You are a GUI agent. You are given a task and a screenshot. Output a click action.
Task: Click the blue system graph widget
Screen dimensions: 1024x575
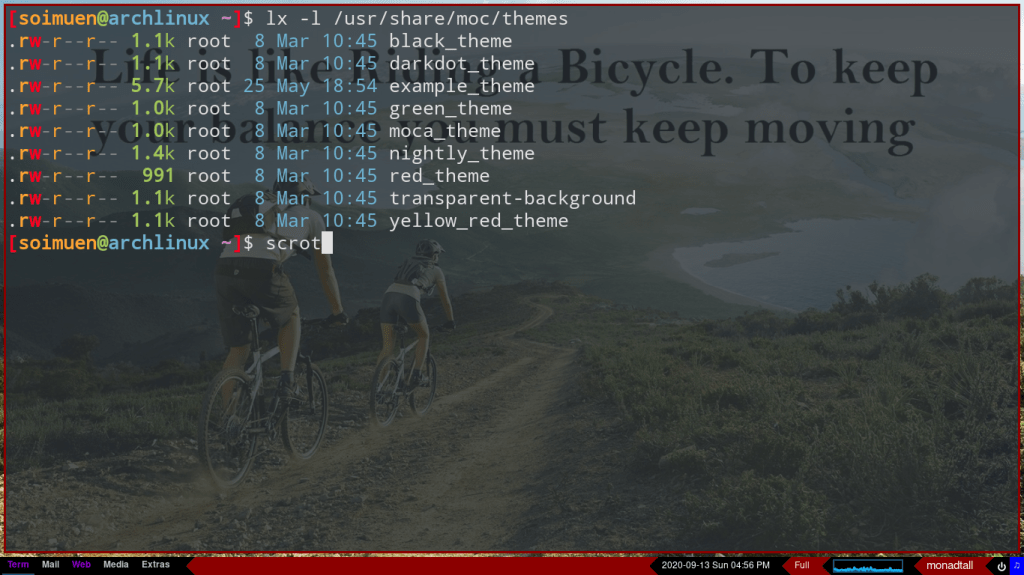point(868,565)
